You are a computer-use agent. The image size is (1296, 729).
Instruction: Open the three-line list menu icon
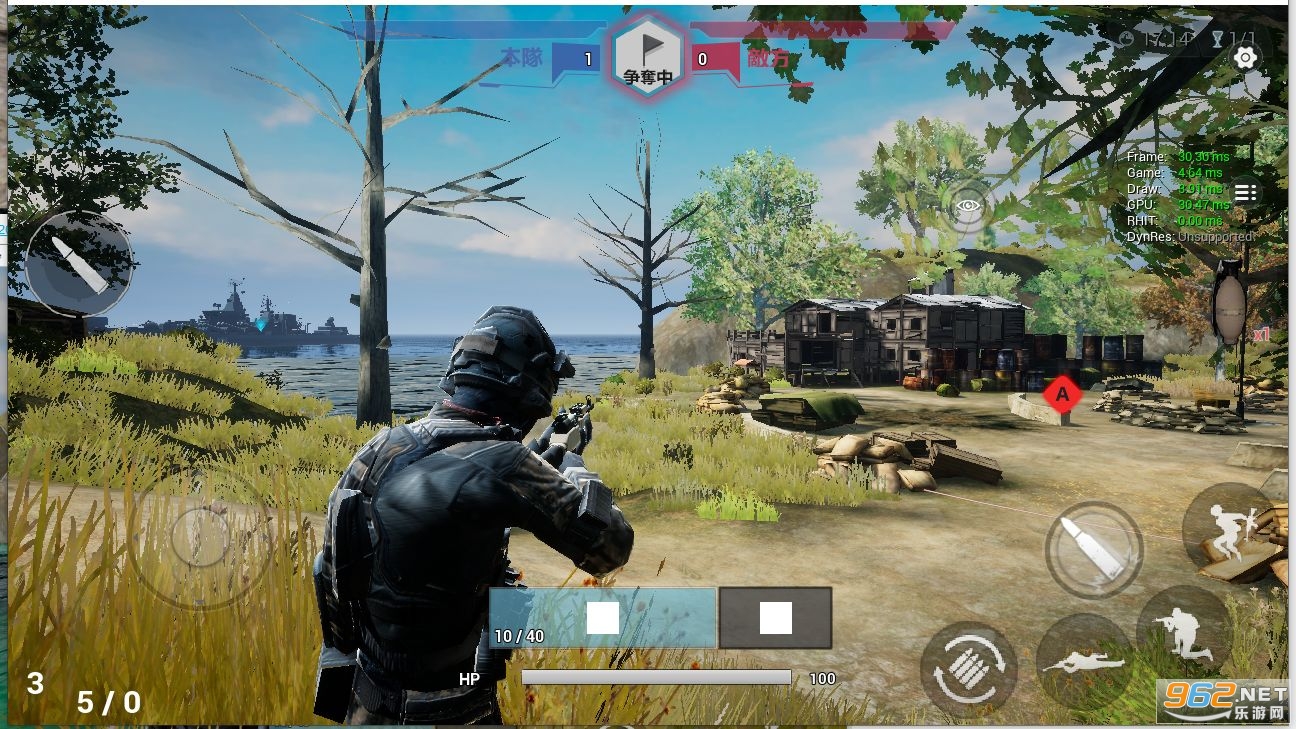click(x=1245, y=193)
